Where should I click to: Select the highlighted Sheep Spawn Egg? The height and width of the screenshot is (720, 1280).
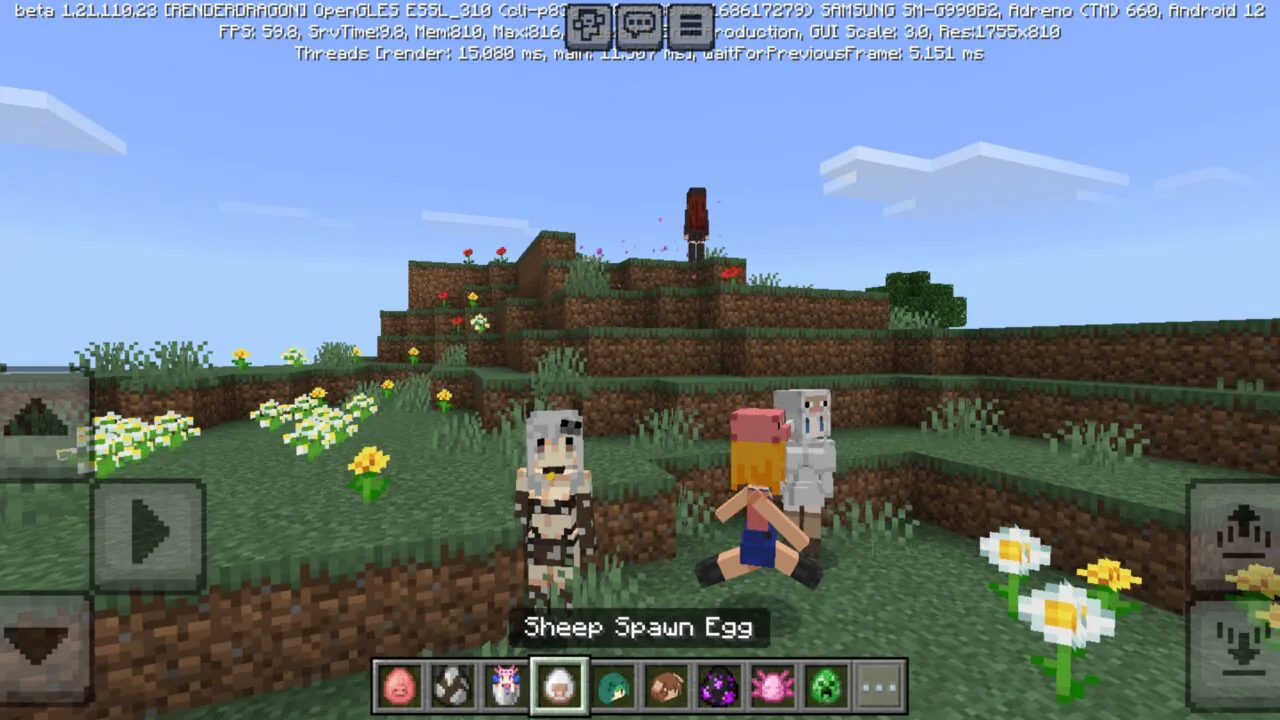[x=559, y=681]
